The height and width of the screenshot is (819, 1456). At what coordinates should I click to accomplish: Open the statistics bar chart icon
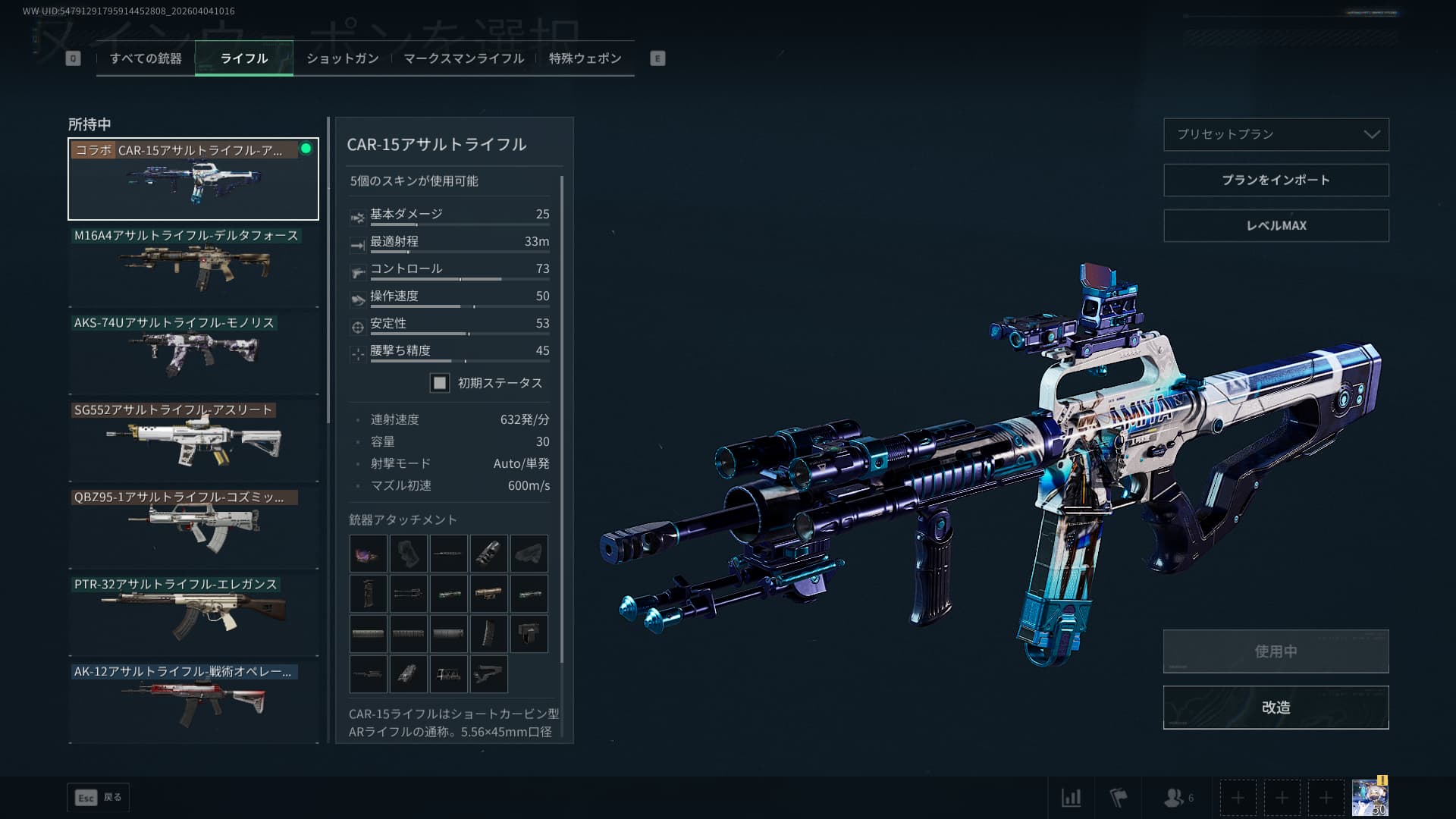pyautogui.click(x=1071, y=797)
